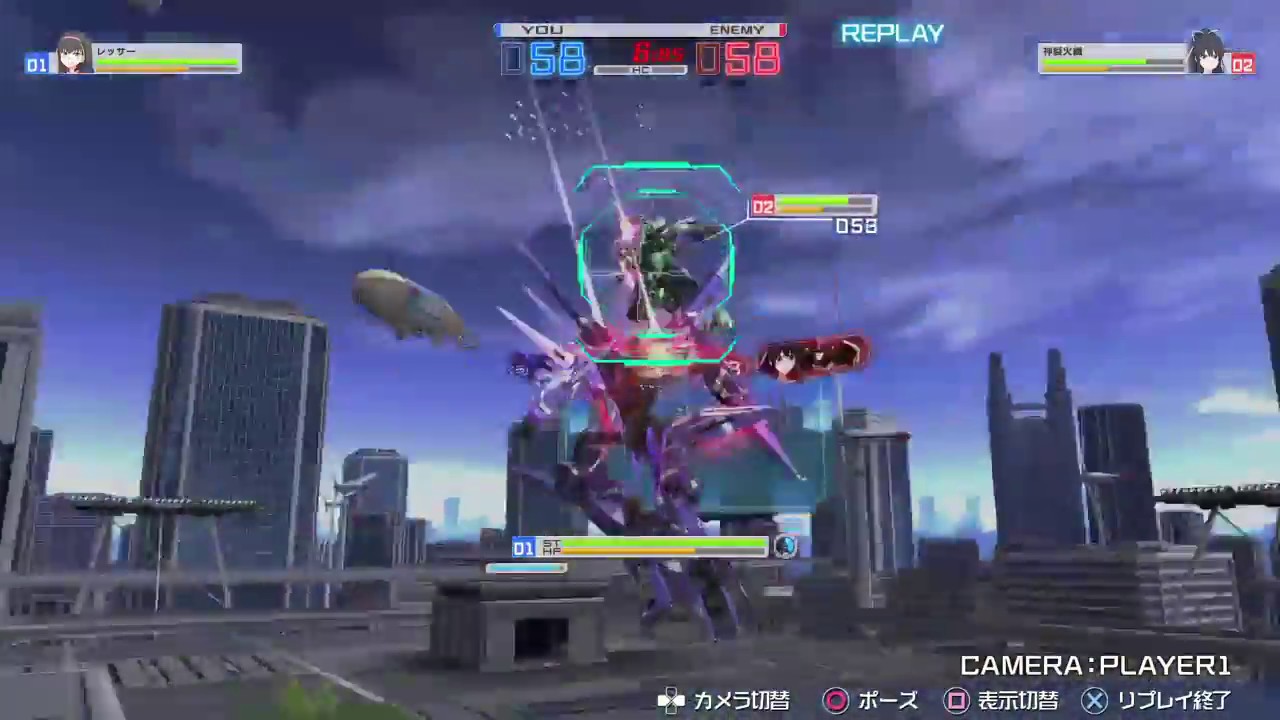Select the radar globe icon beside the HP gauge
This screenshot has width=1280, height=720.
786,547
